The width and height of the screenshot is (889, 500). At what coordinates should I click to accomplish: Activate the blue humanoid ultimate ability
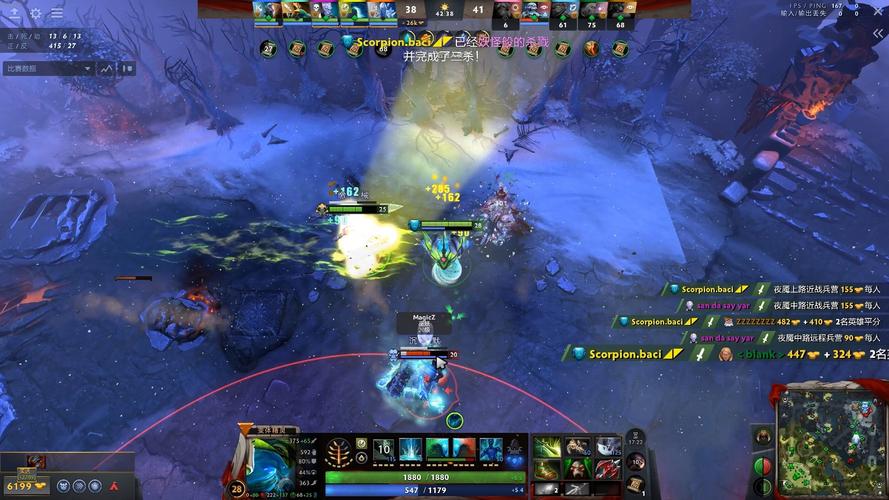pos(490,450)
